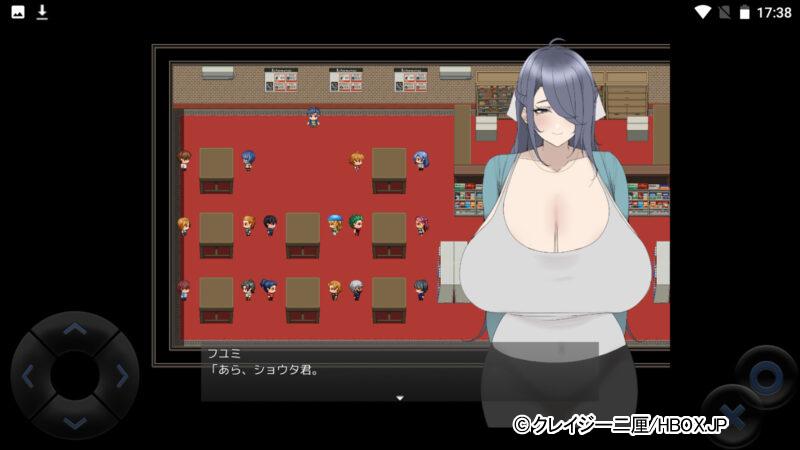Tap the virtual D-pad right arrow
Screen dimensions: 800x450
pos(121,377)
